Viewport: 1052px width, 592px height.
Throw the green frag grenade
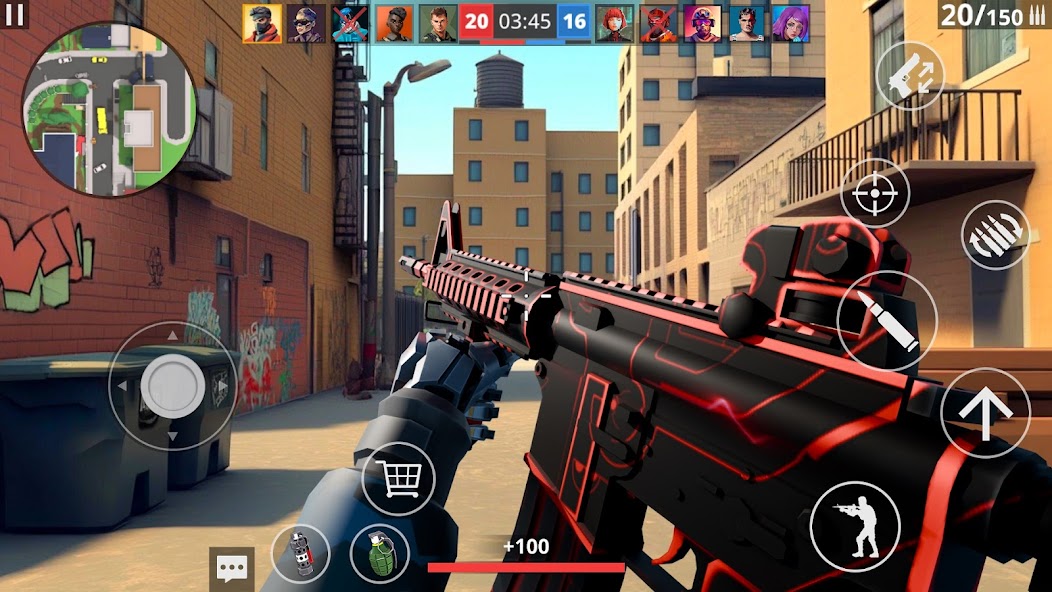coord(380,554)
